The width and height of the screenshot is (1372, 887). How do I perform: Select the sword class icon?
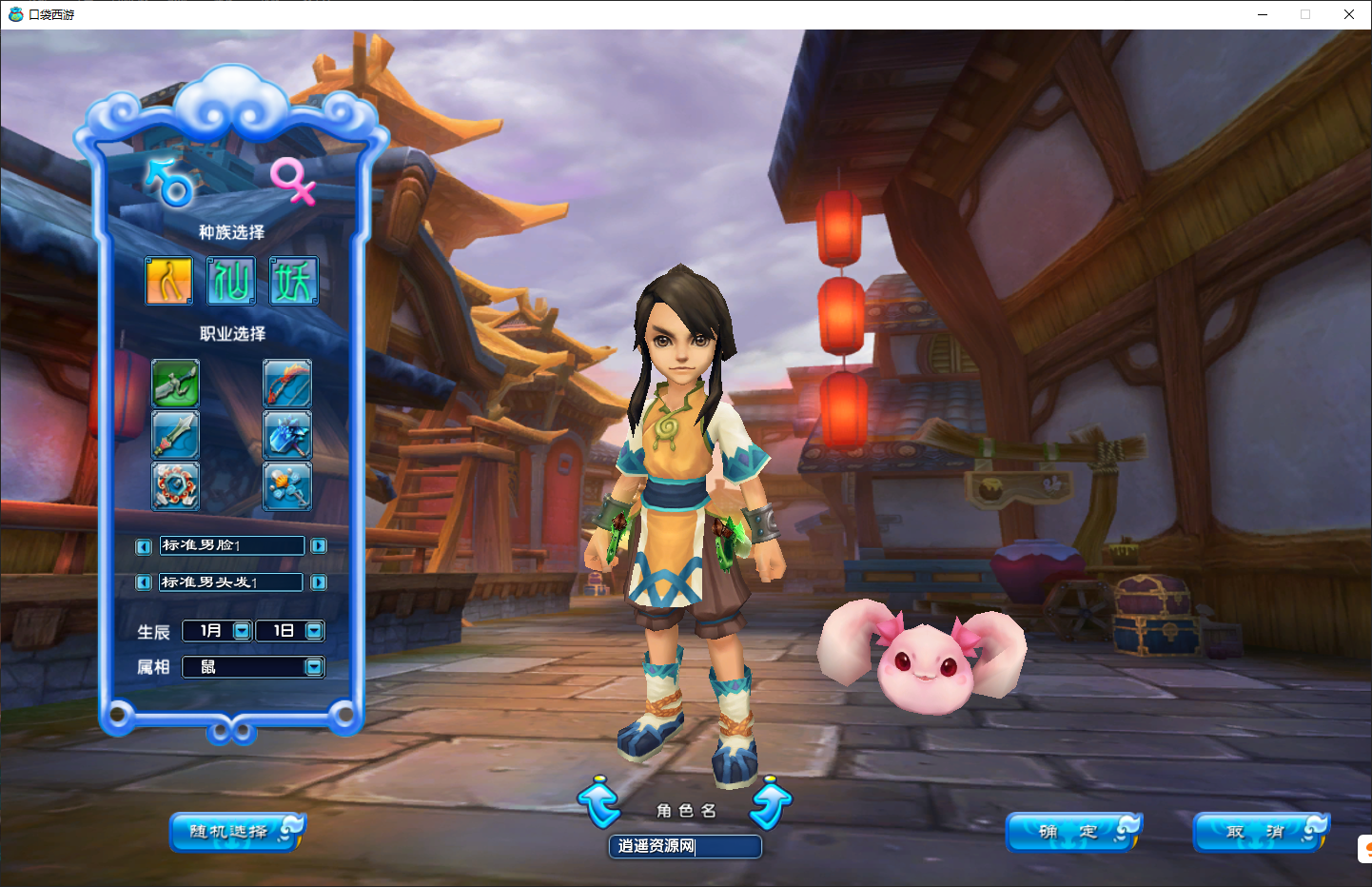click(176, 435)
